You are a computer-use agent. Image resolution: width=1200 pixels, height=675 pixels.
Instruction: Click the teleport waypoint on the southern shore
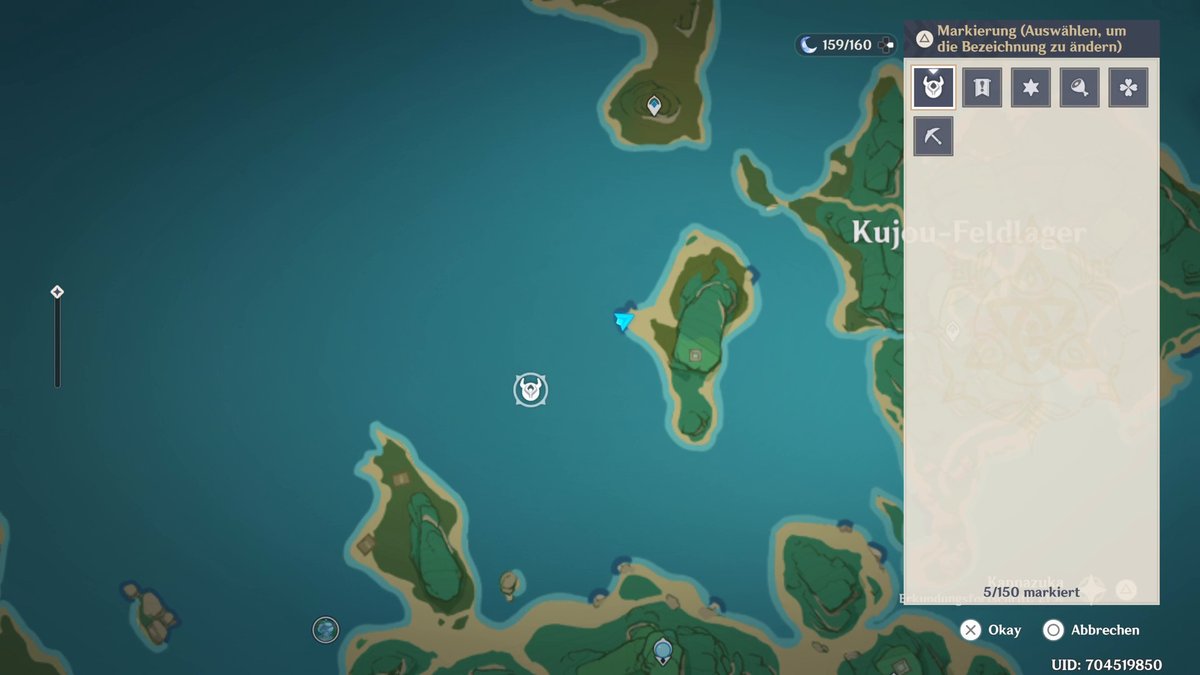tap(662, 652)
